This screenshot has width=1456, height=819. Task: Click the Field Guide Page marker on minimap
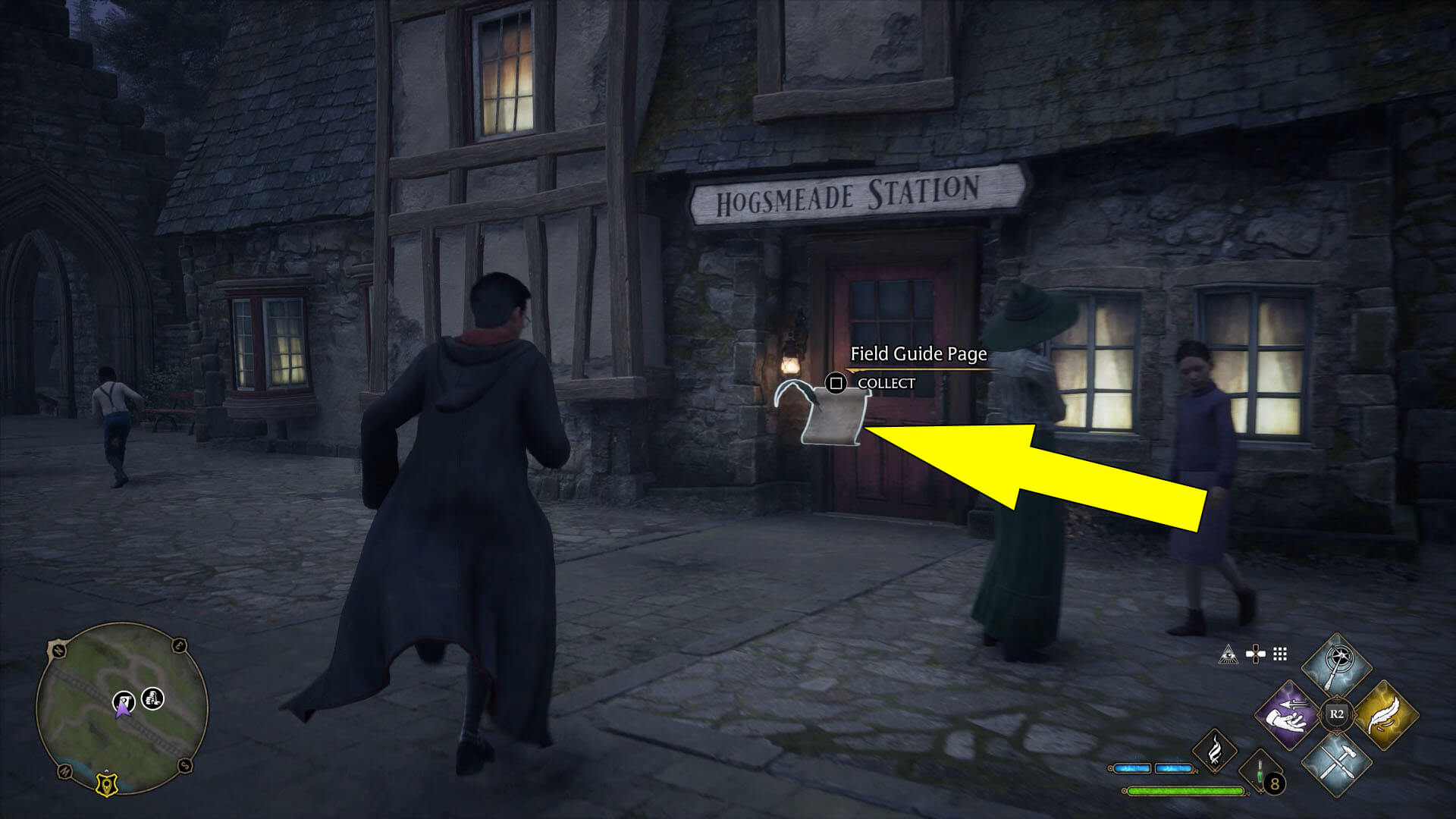124,700
